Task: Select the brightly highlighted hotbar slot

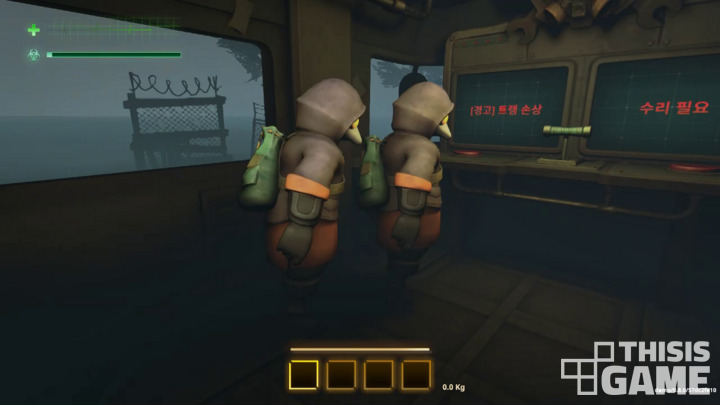Action: [x=304, y=375]
